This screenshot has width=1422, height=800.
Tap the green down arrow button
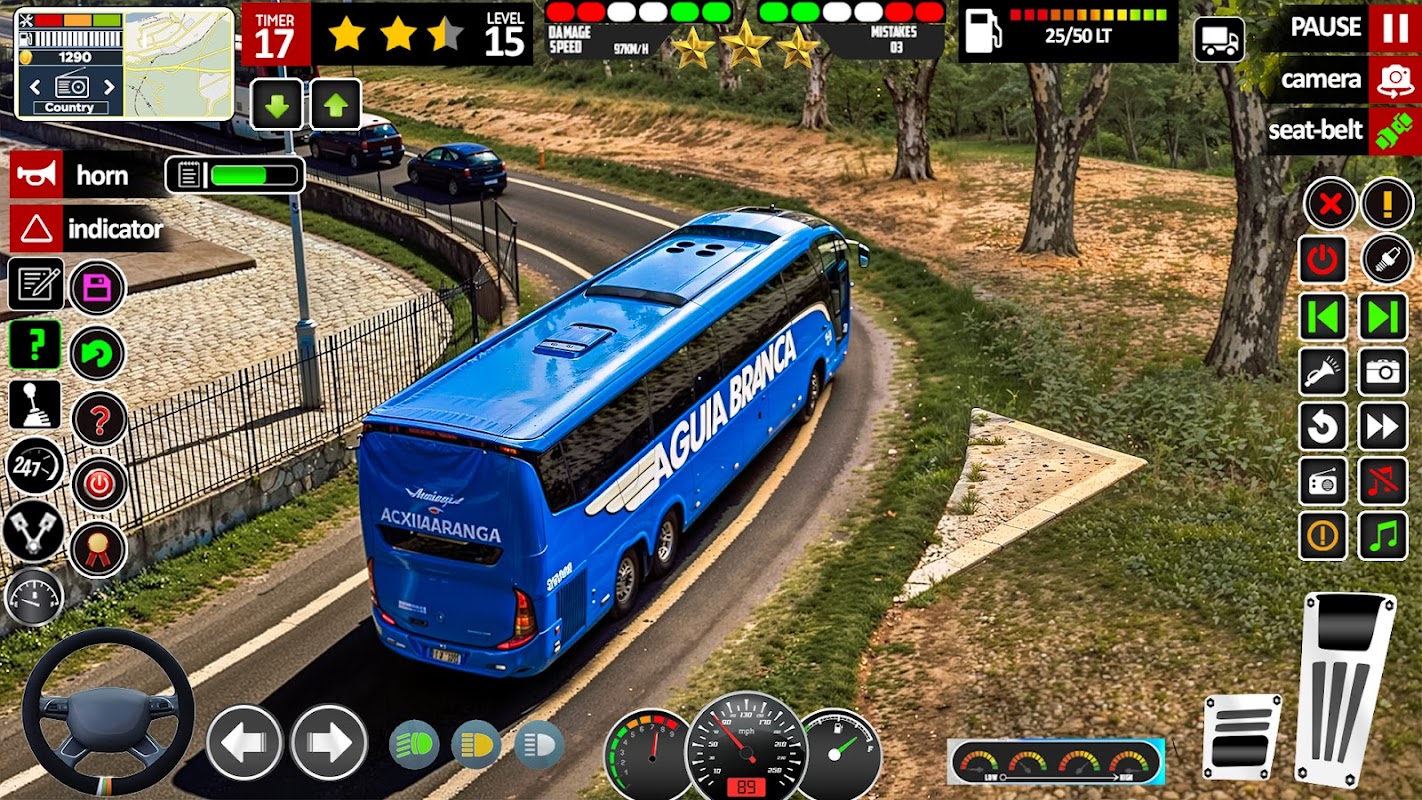point(277,104)
